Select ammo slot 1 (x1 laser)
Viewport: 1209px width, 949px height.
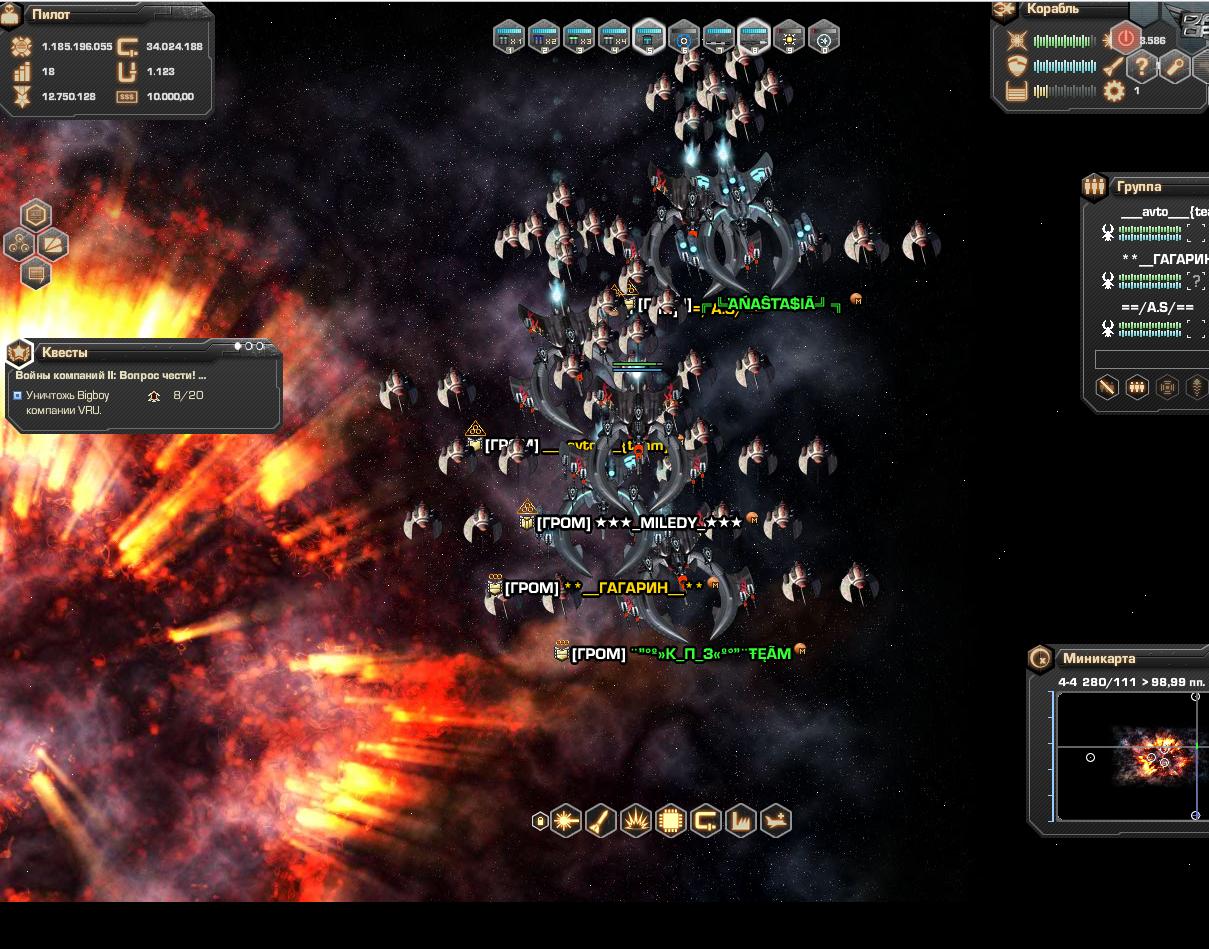(x=509, y=37)
